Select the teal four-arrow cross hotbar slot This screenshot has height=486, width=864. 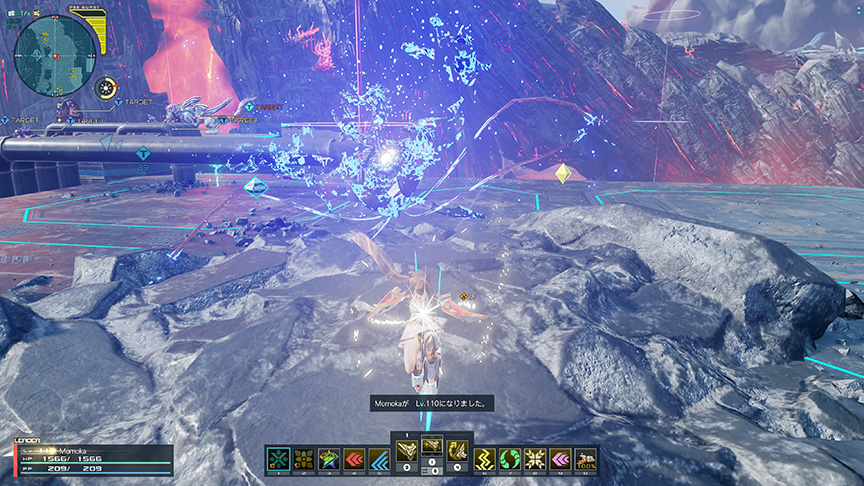point(279,460)
